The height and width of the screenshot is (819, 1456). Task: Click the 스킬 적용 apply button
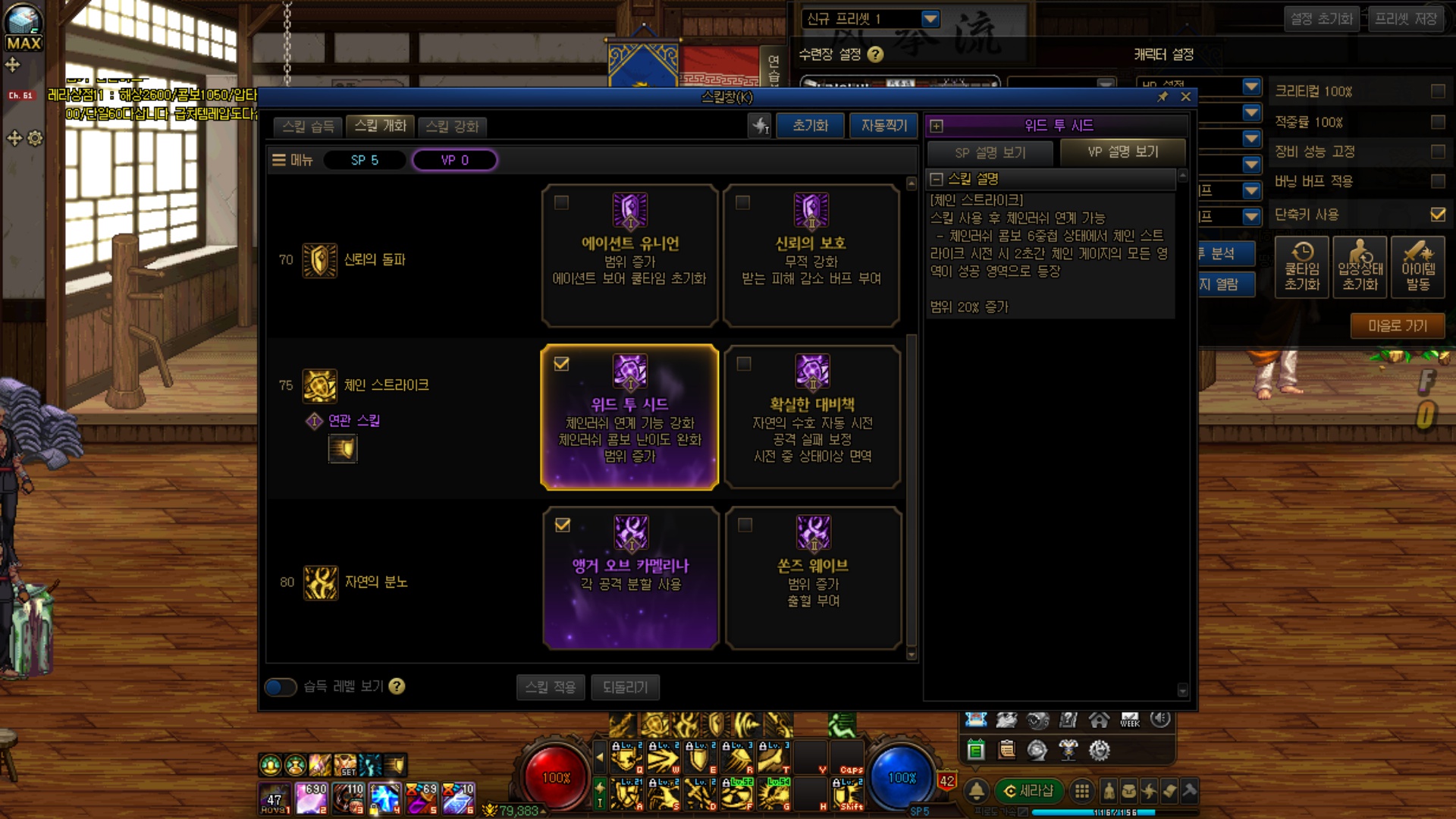[551, 687]
